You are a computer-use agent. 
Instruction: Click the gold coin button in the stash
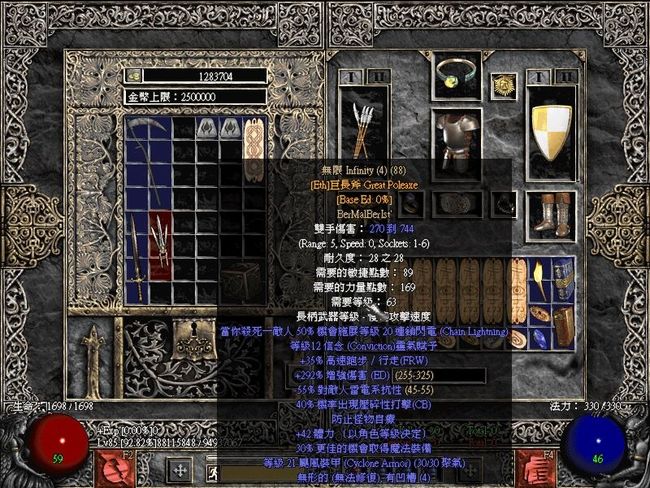134,75
